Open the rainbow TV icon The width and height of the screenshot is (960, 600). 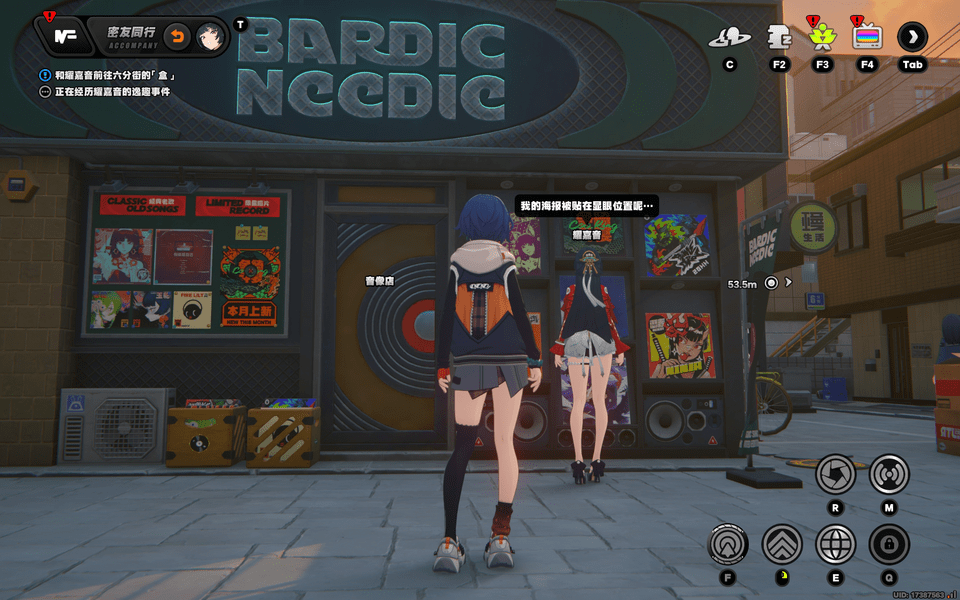tap(866, 38)
